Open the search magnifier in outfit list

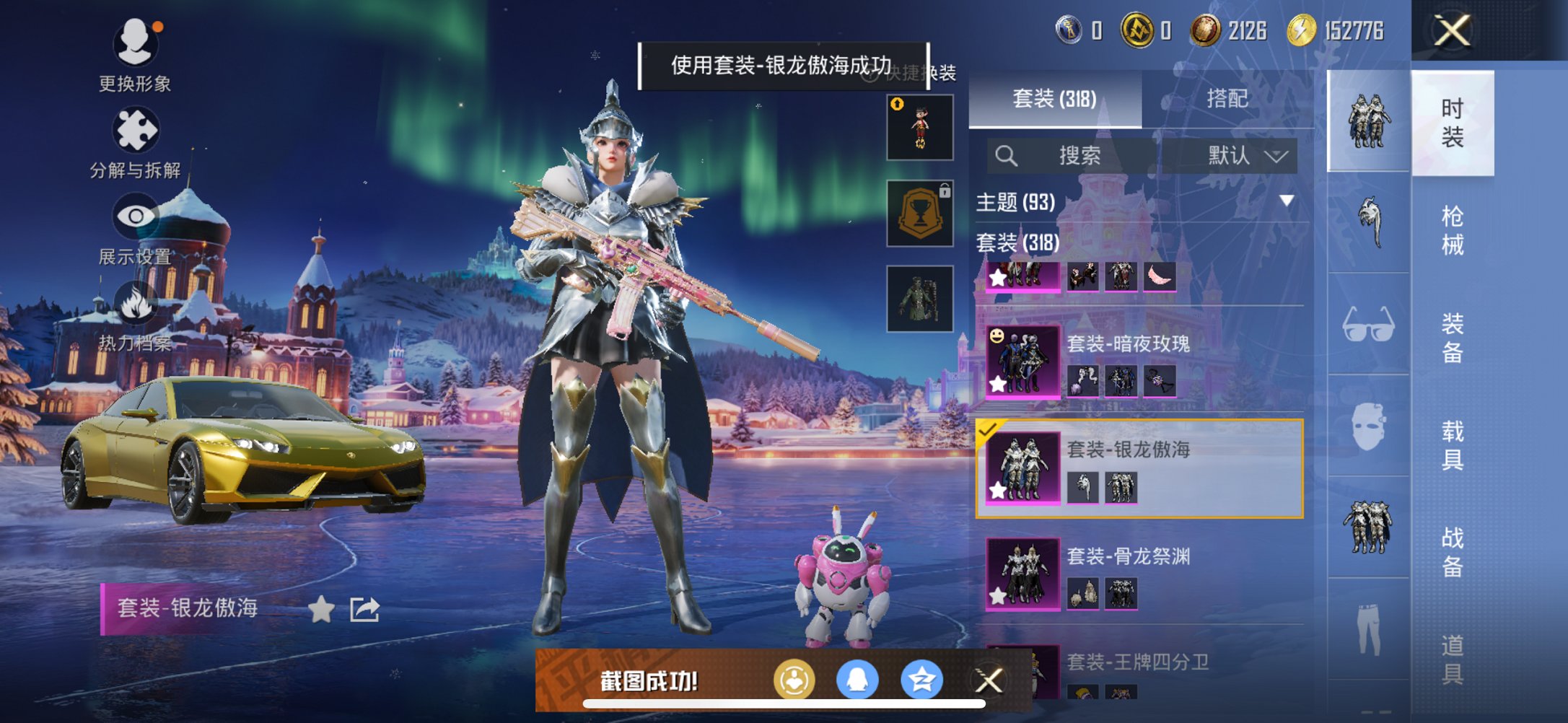(1007, 157)
